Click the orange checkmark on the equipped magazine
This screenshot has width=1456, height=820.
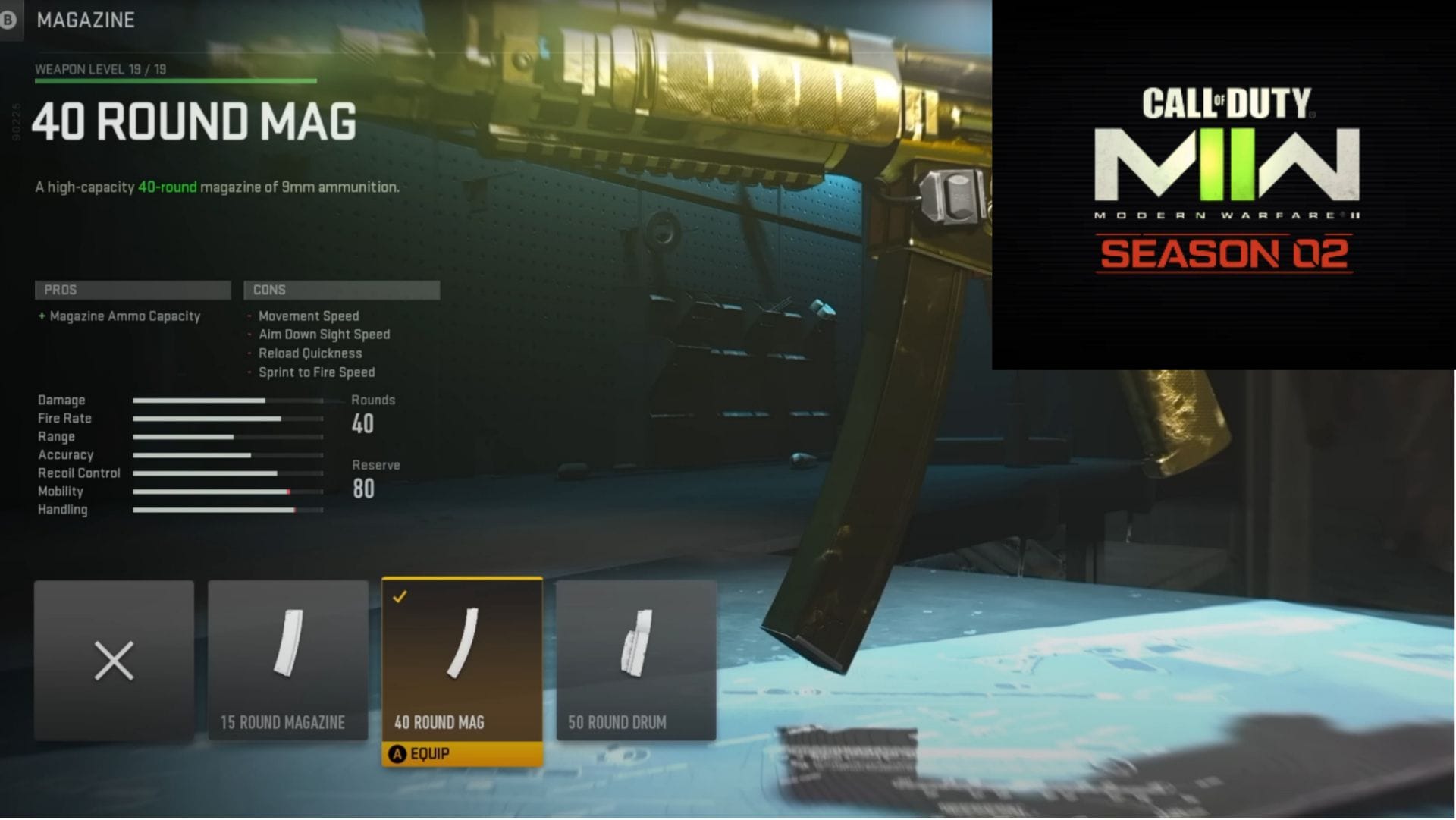[402, 595]
